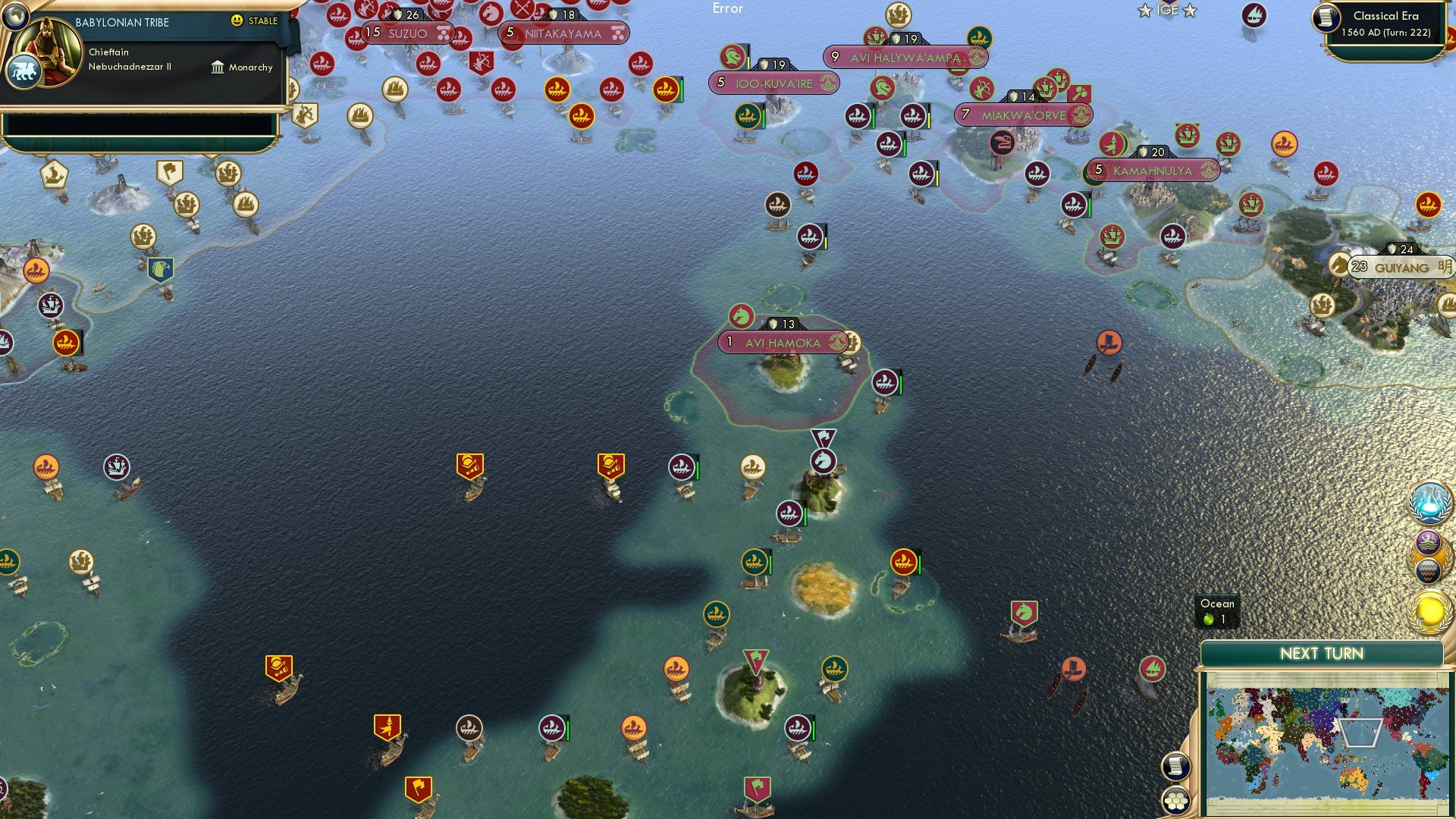Image resolution: width=1456 pixels, height=819 pixels.
Task: Select the Avi Hamoka city banner
Action: [782, 343]
